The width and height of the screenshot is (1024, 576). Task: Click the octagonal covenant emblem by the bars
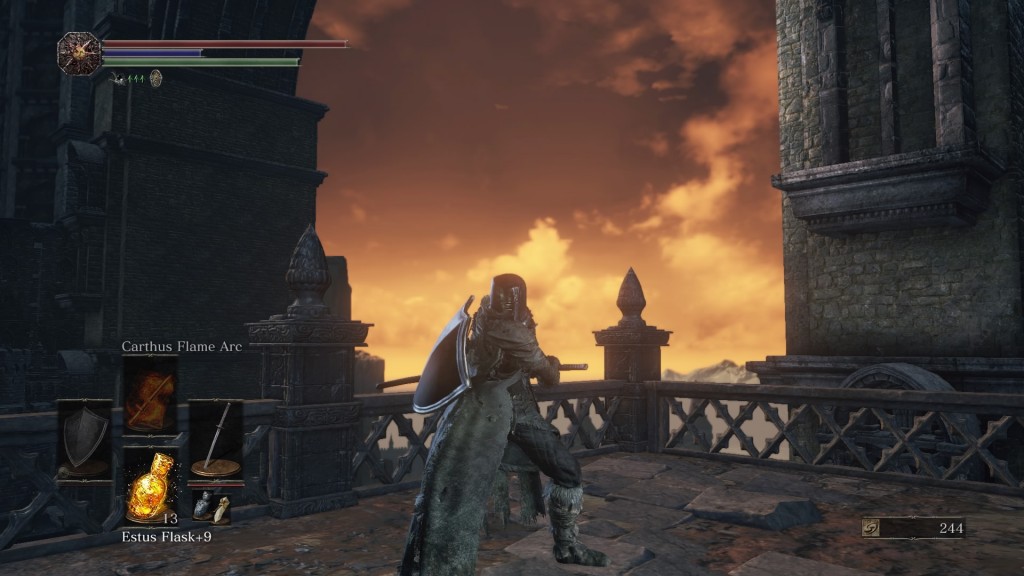coord(77,52)
